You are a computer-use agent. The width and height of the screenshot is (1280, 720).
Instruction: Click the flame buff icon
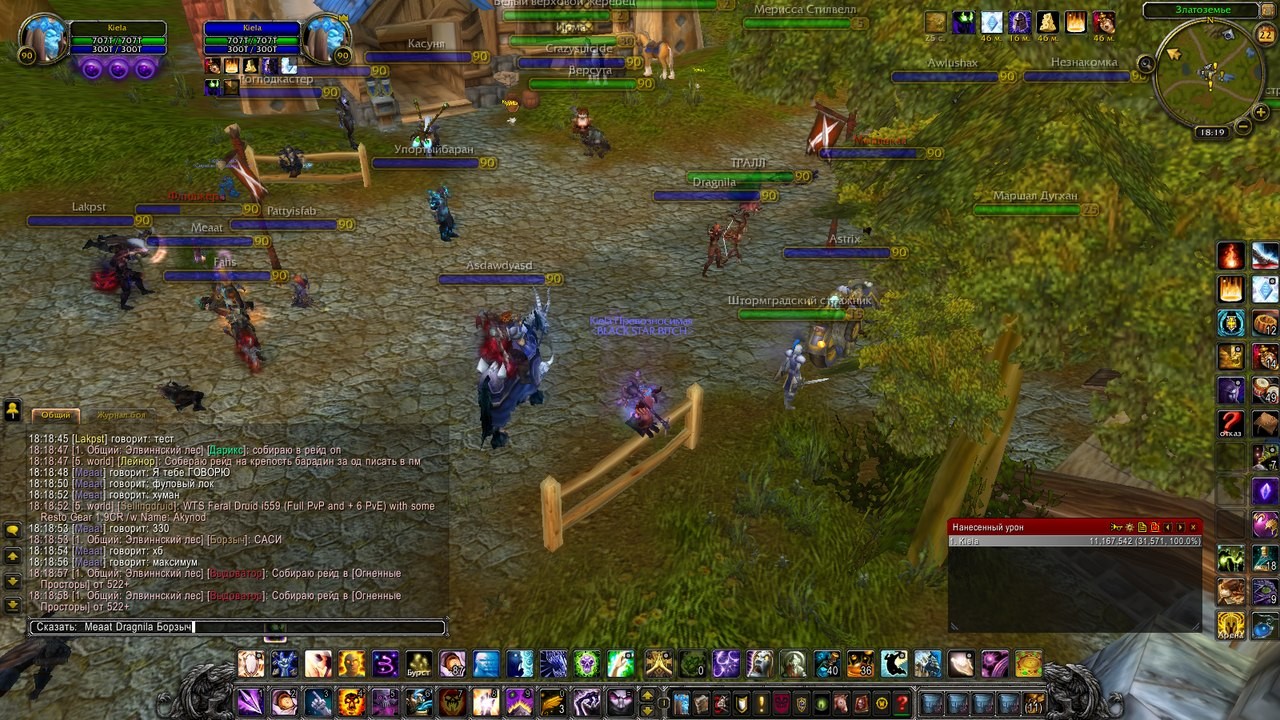tap(1076, 22)
